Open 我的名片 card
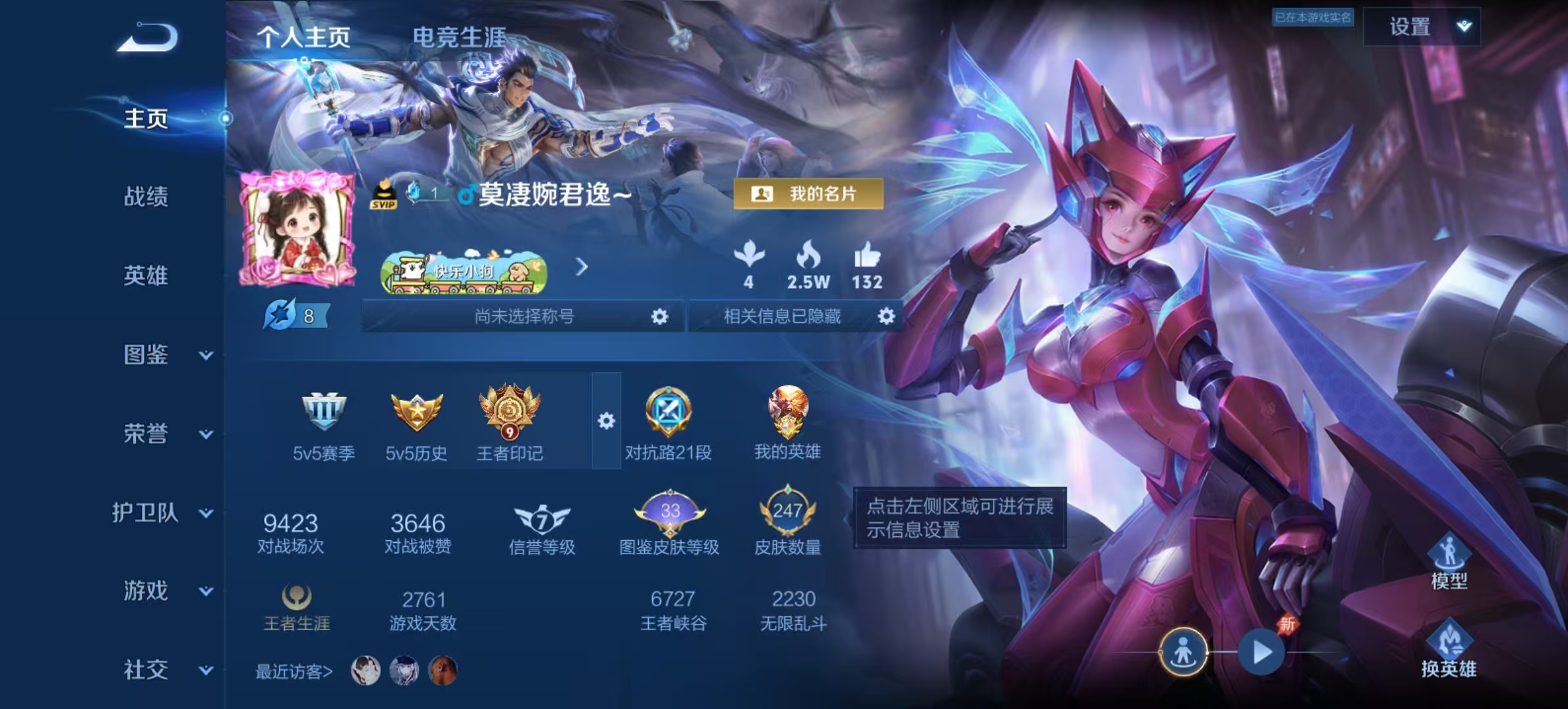This screenshot has width=1568, height=709. (808, 194)
